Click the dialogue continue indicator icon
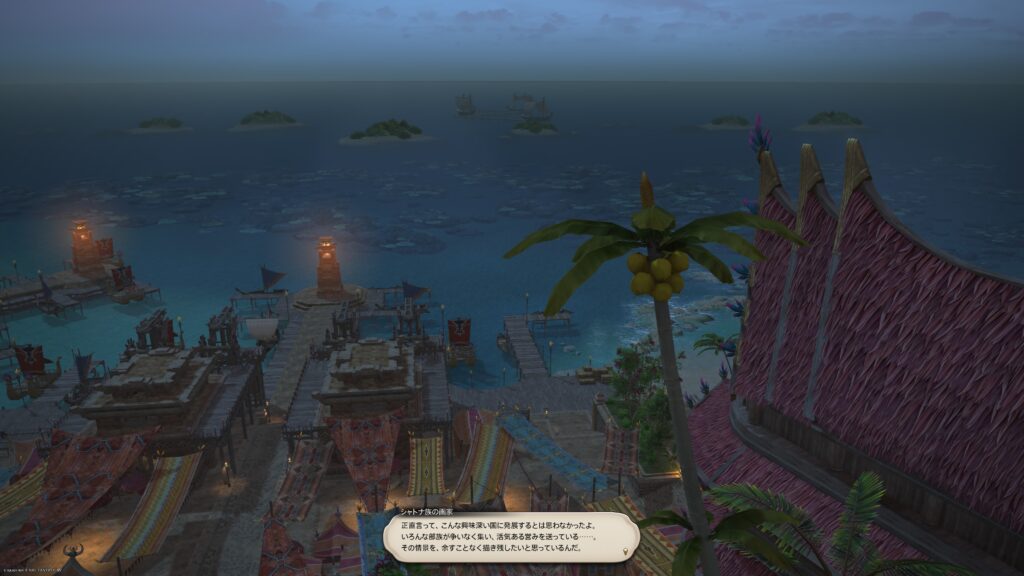This screenshot has width=1024, height=576. click(x=627, y=551)
